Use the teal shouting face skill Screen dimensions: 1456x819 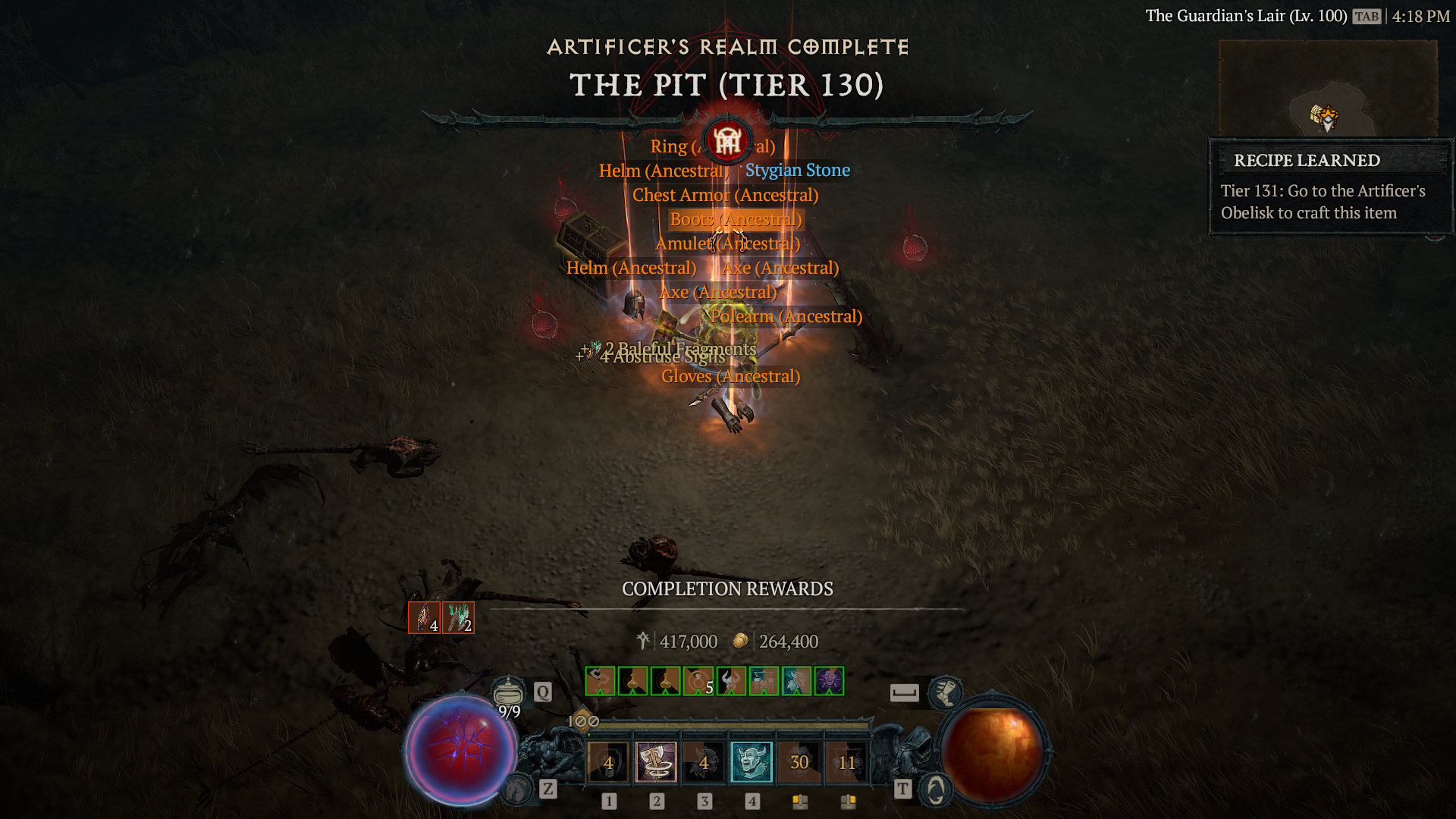751,761
